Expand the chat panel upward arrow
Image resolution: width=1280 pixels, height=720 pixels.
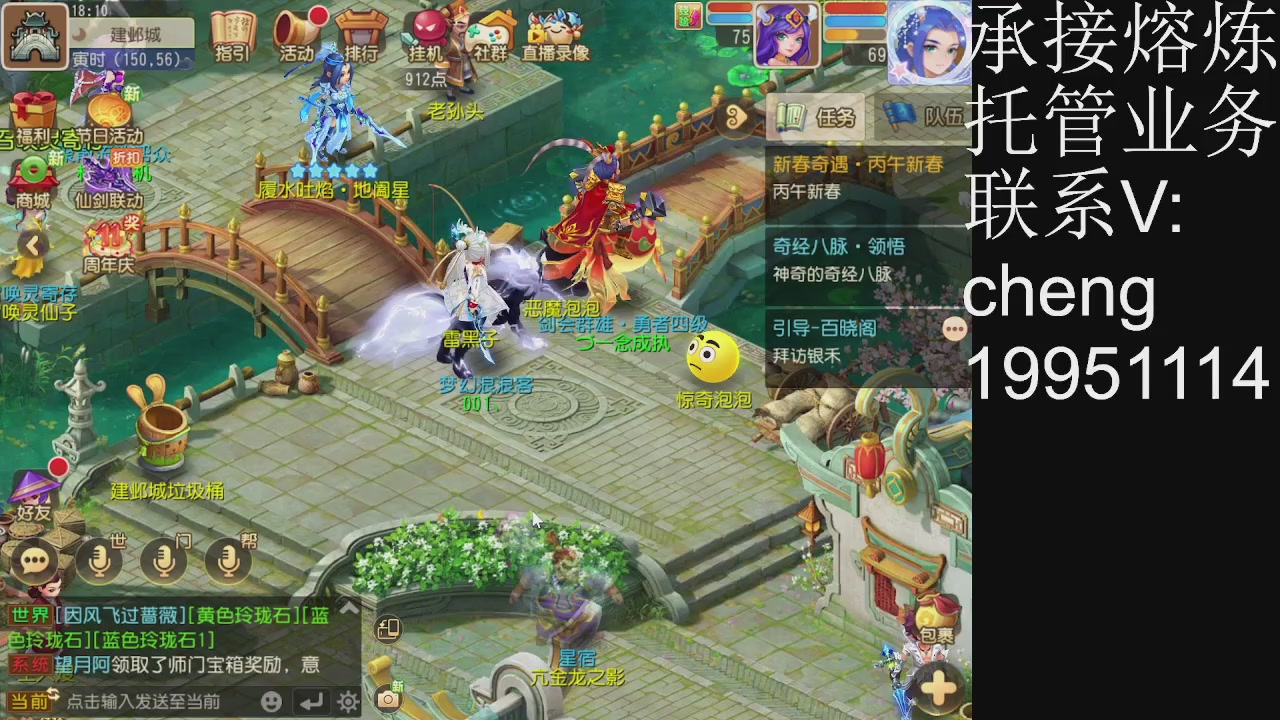tap(348, 607)
